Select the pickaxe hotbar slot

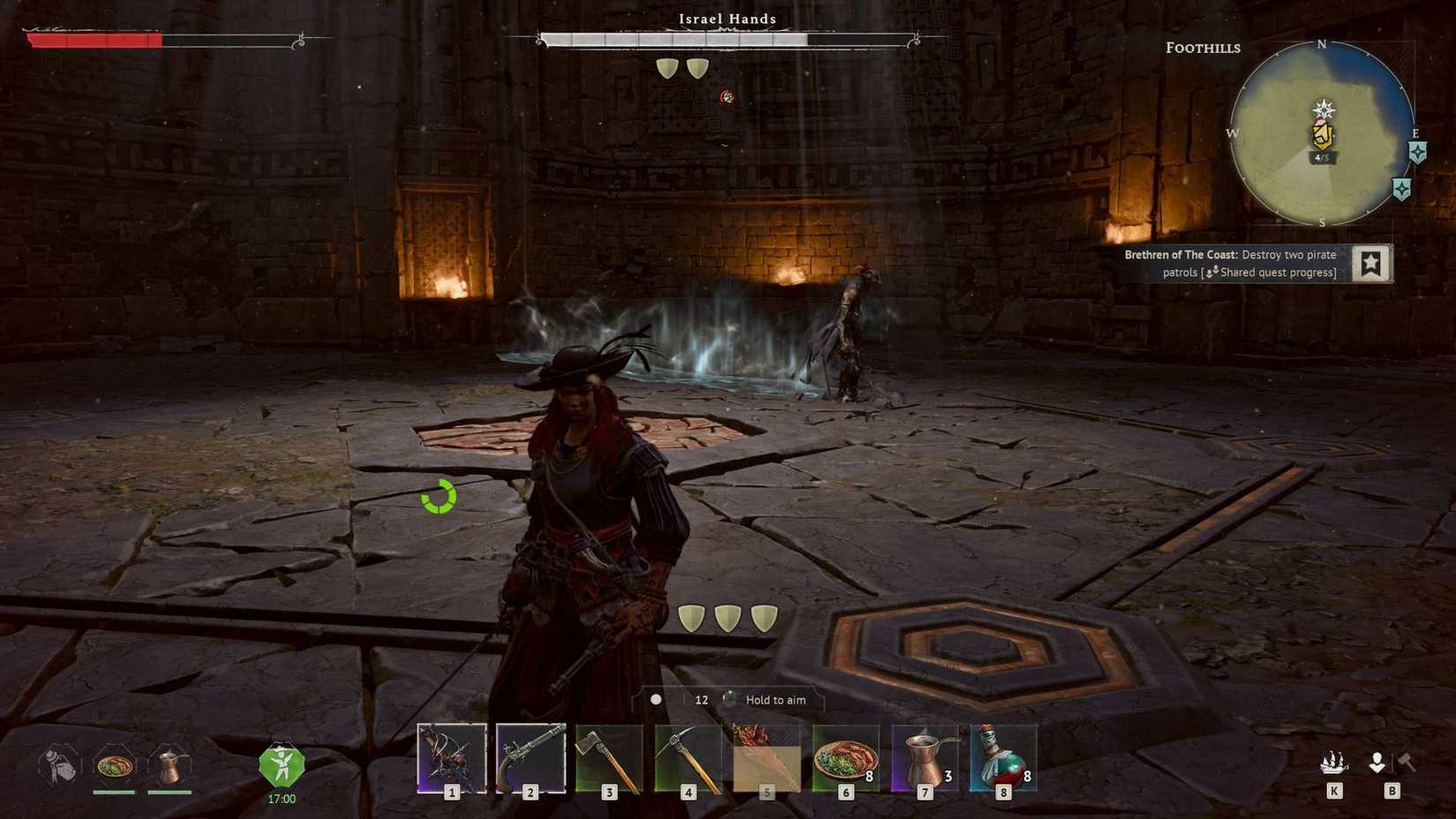coord(688,758)
